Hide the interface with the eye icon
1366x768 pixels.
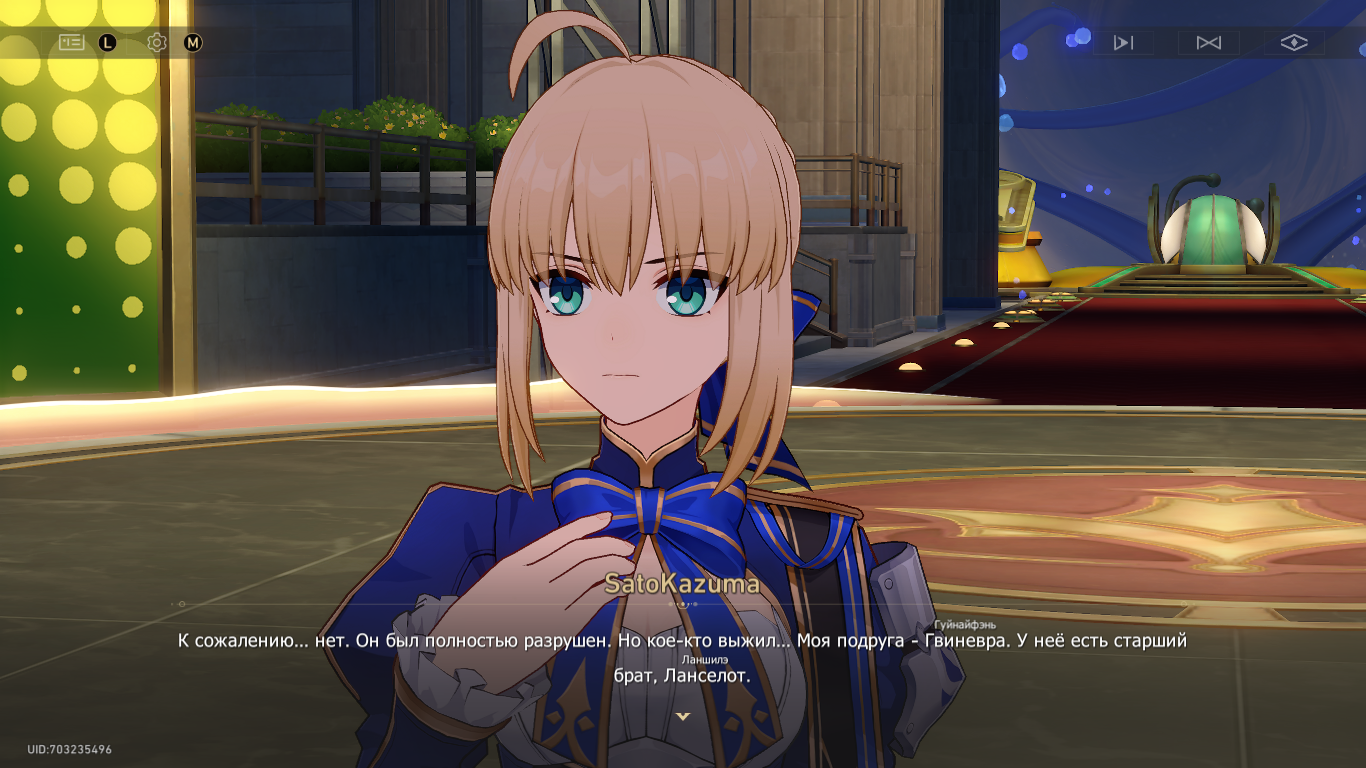click(x=1294, y=42)
